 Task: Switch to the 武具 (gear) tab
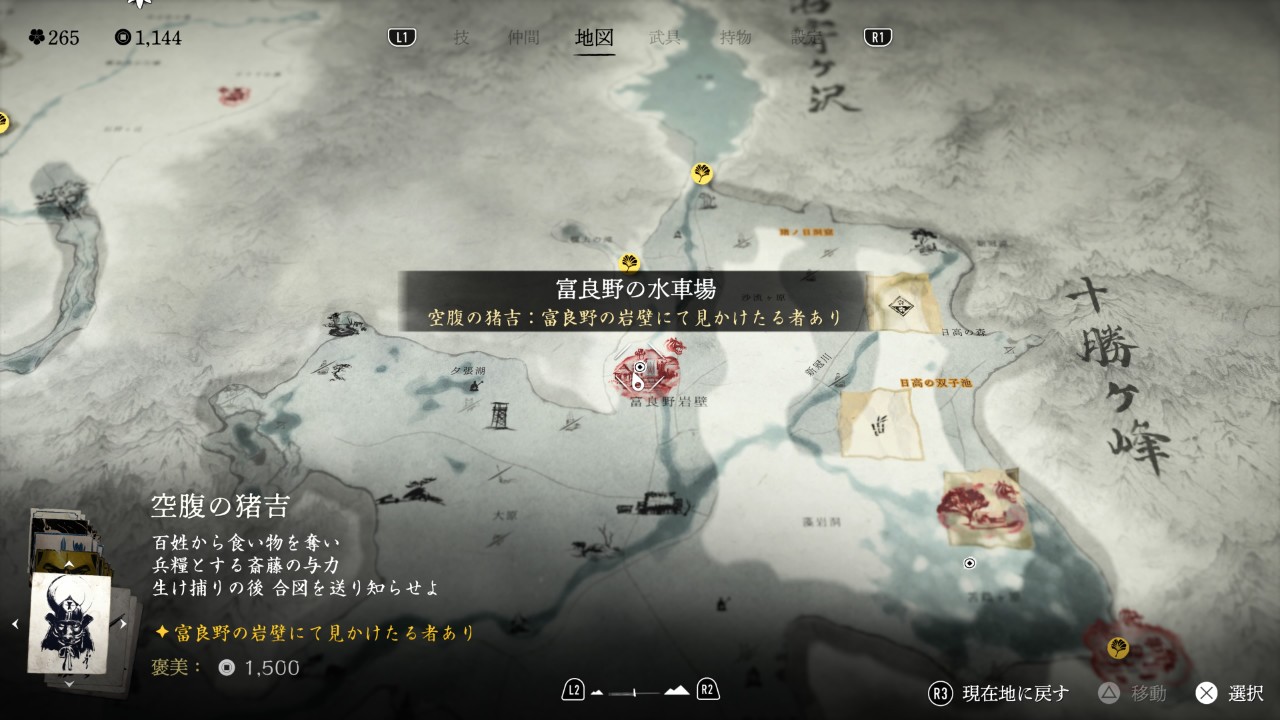coord(665,38)
